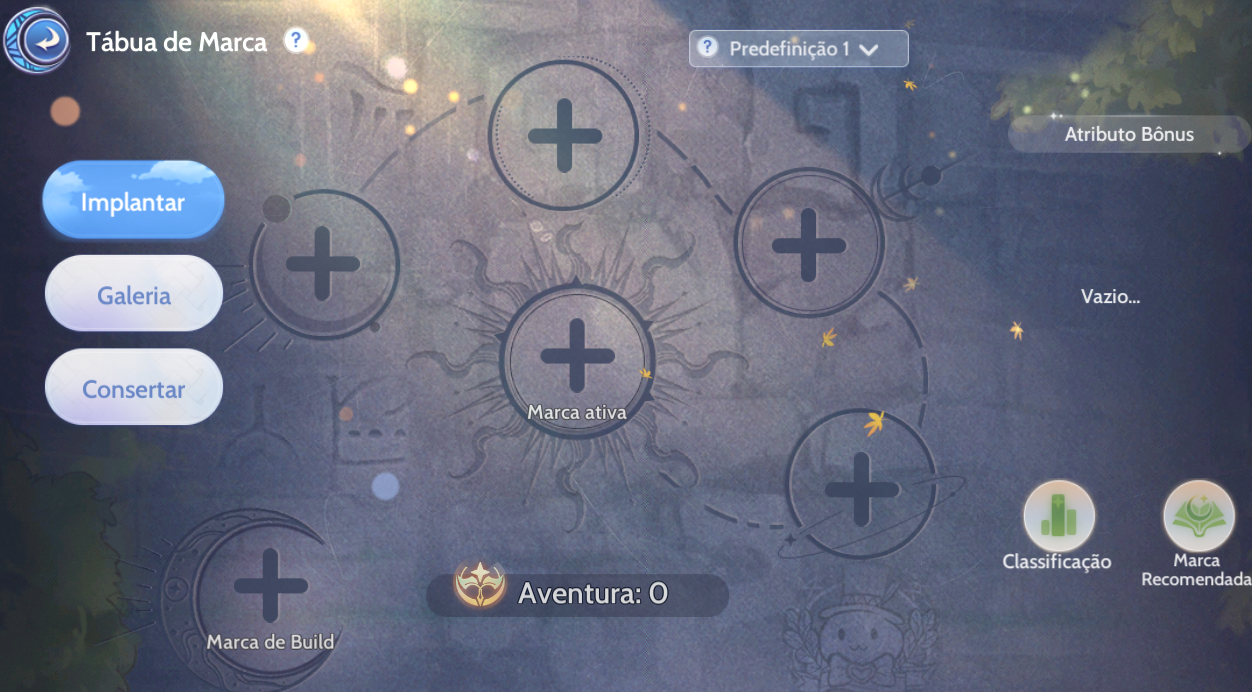View the Marca Recomendada suggestions
The height and width of the screenshot is (692, 1252).
(x=1198, y=517)
